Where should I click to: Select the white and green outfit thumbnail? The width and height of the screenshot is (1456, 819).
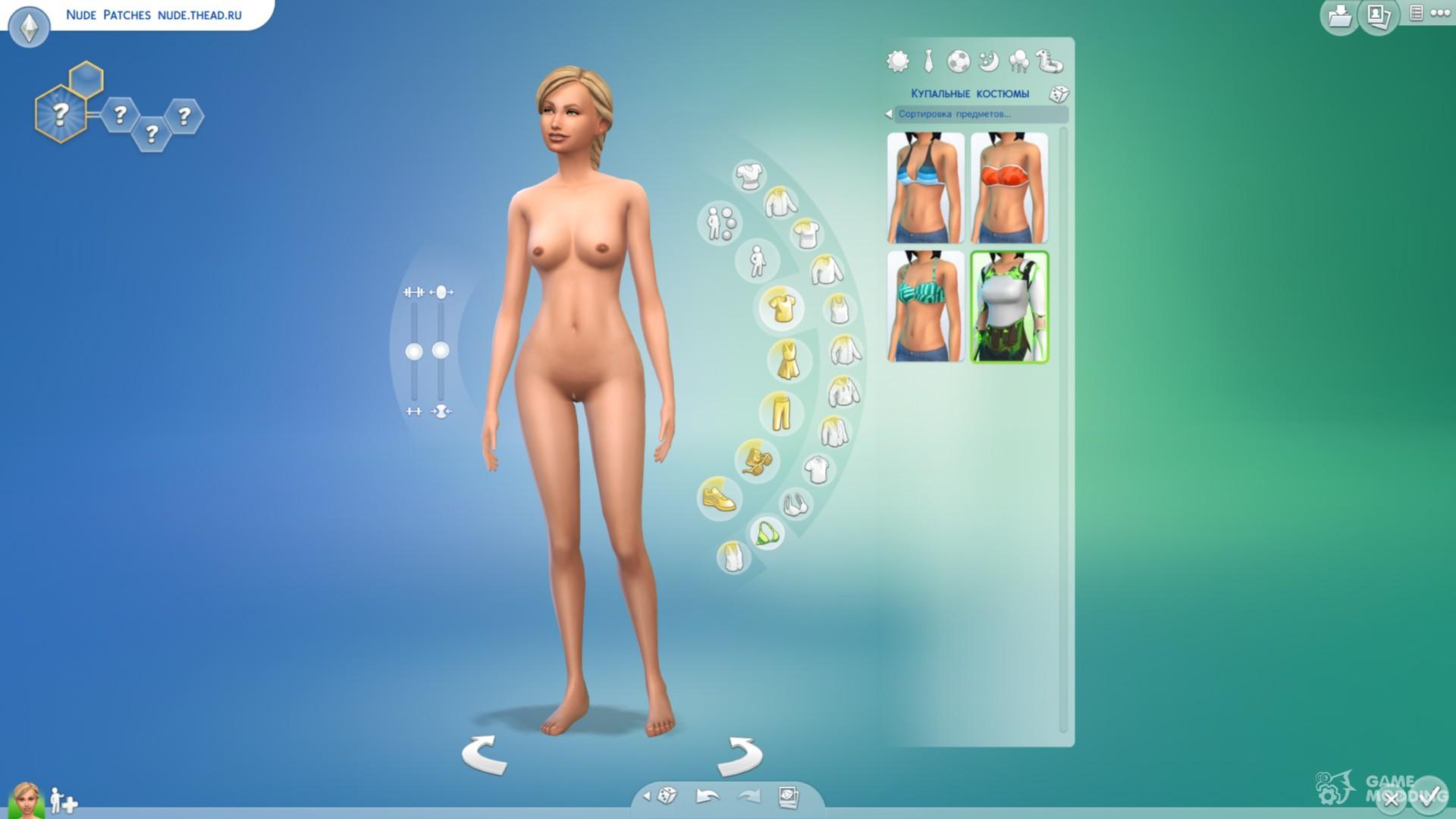tap(1009, 306)
